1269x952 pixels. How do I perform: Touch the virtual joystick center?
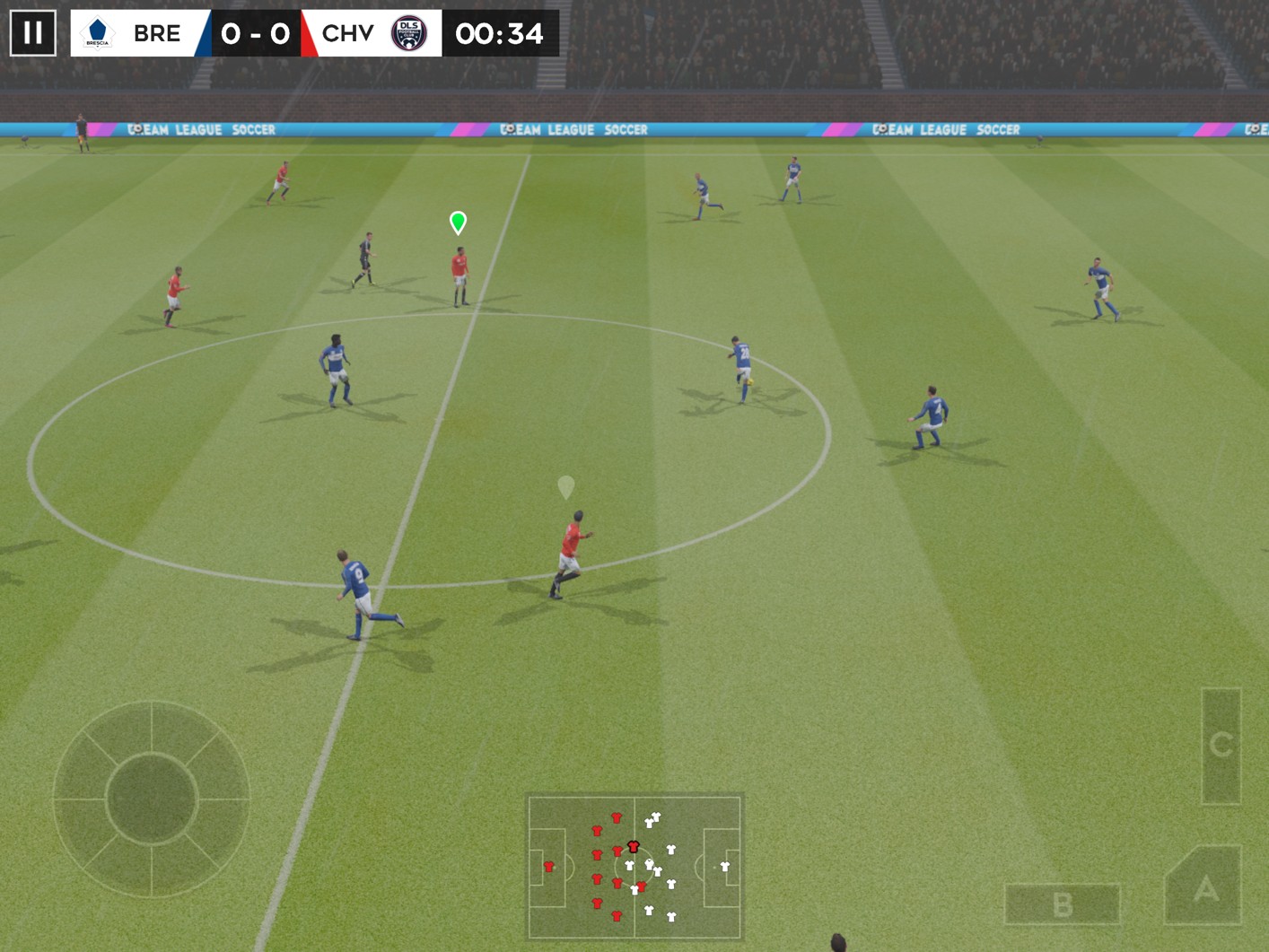click(151, 799)
